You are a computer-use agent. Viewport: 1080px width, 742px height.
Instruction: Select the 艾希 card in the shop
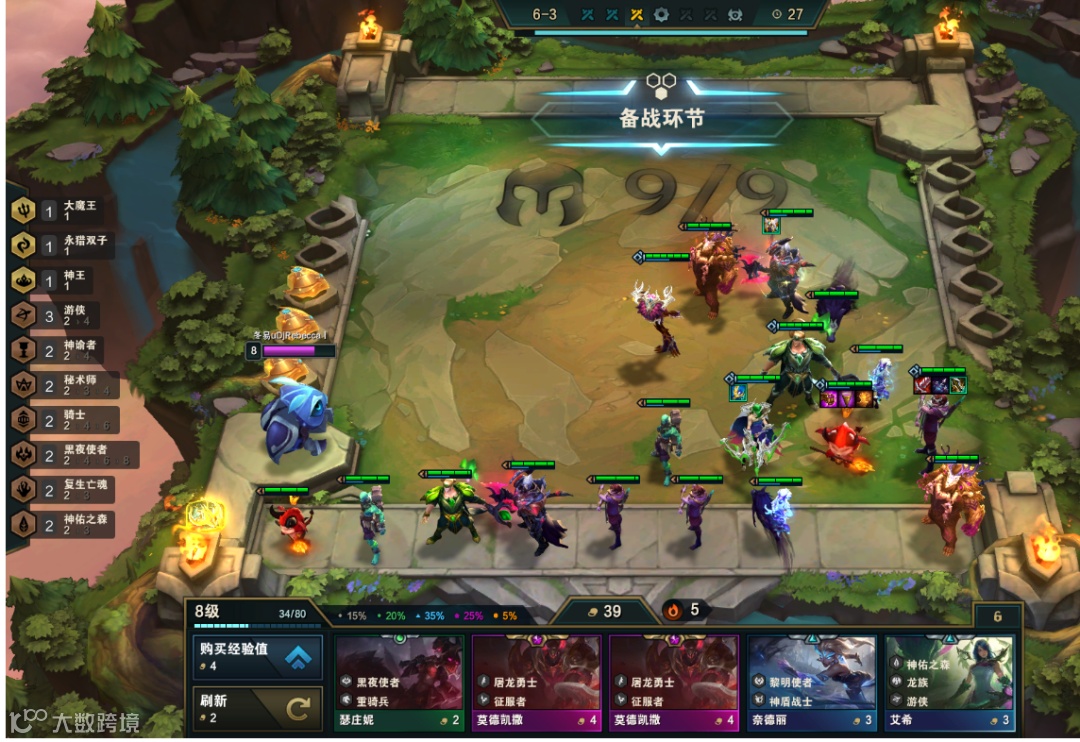948,683
